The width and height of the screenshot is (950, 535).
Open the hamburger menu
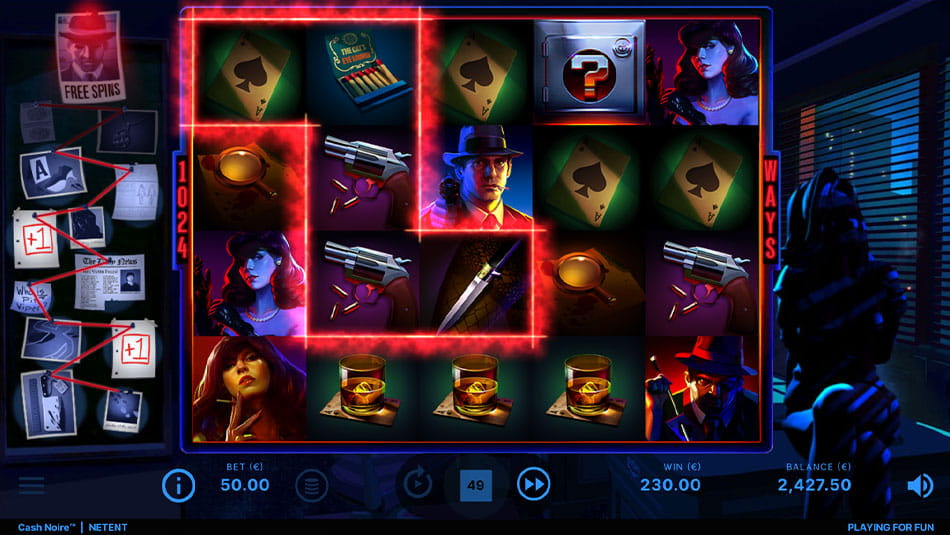pos(31,486)
